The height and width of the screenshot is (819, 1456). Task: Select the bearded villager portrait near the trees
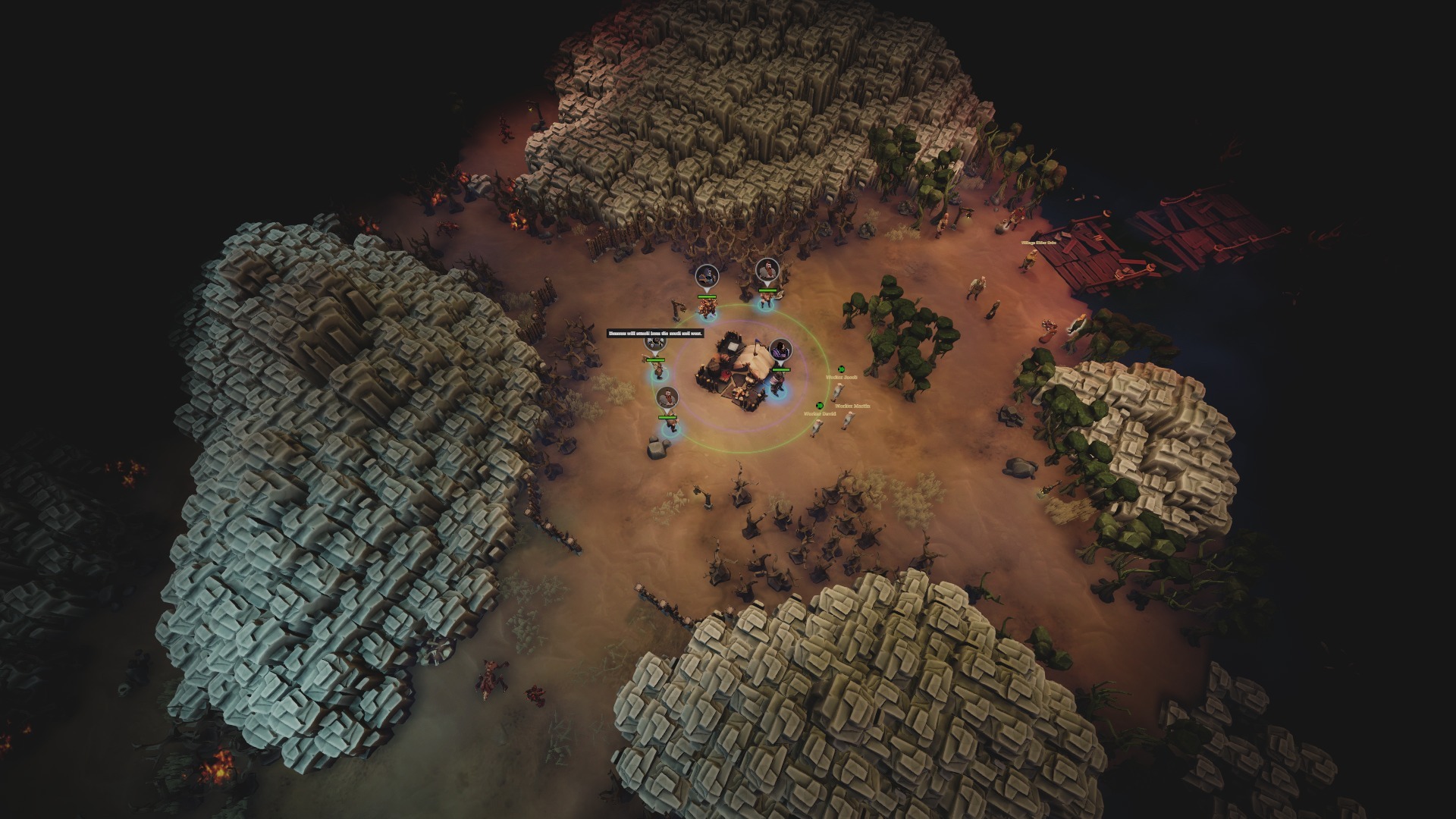(767, 270)
